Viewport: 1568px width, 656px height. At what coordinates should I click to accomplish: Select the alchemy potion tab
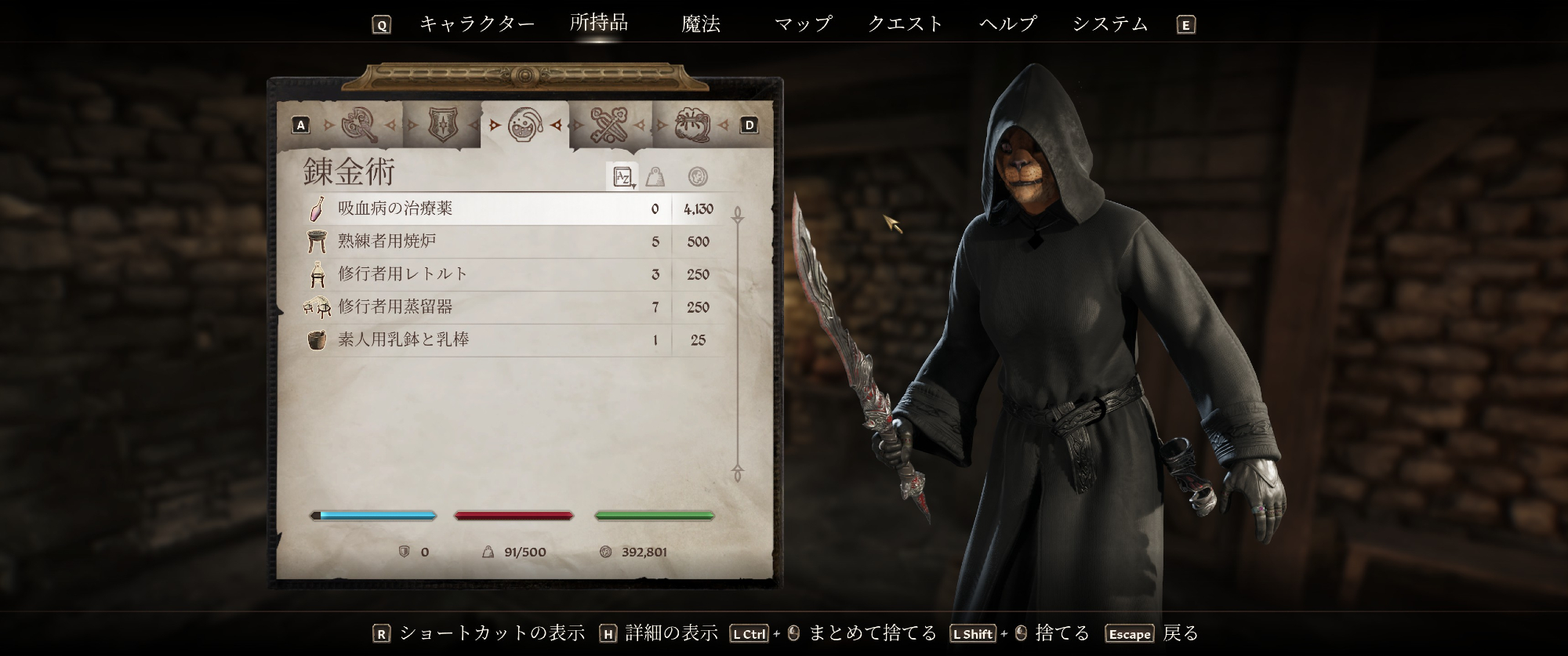pyautogui.click(x=524, y=125)
